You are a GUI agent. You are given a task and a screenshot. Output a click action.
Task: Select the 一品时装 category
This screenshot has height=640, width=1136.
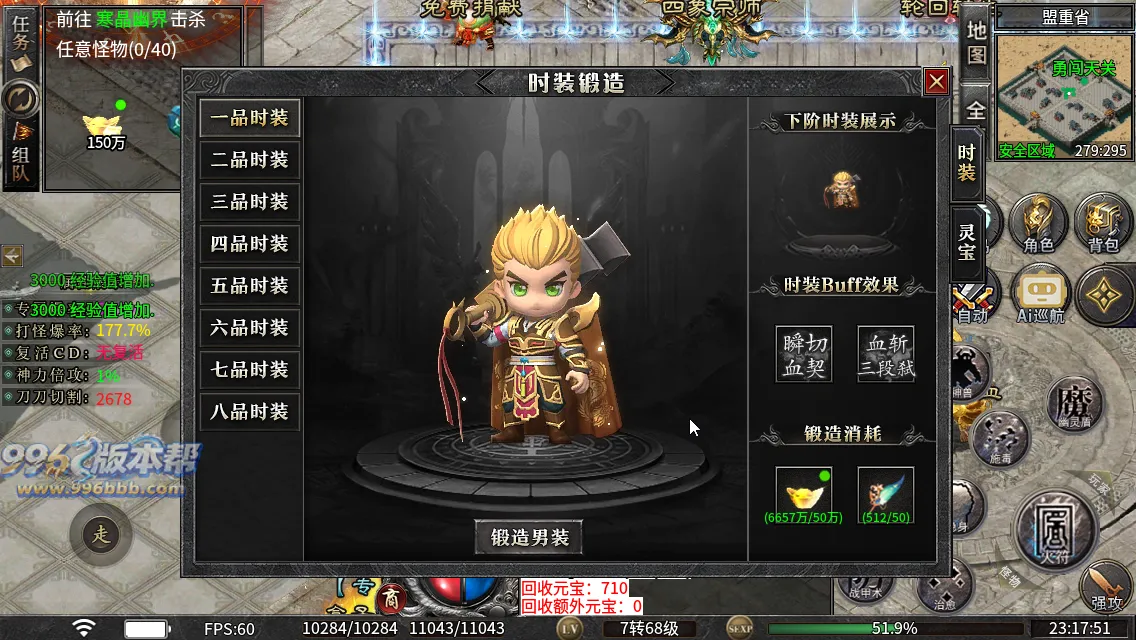tap(250, 118)
